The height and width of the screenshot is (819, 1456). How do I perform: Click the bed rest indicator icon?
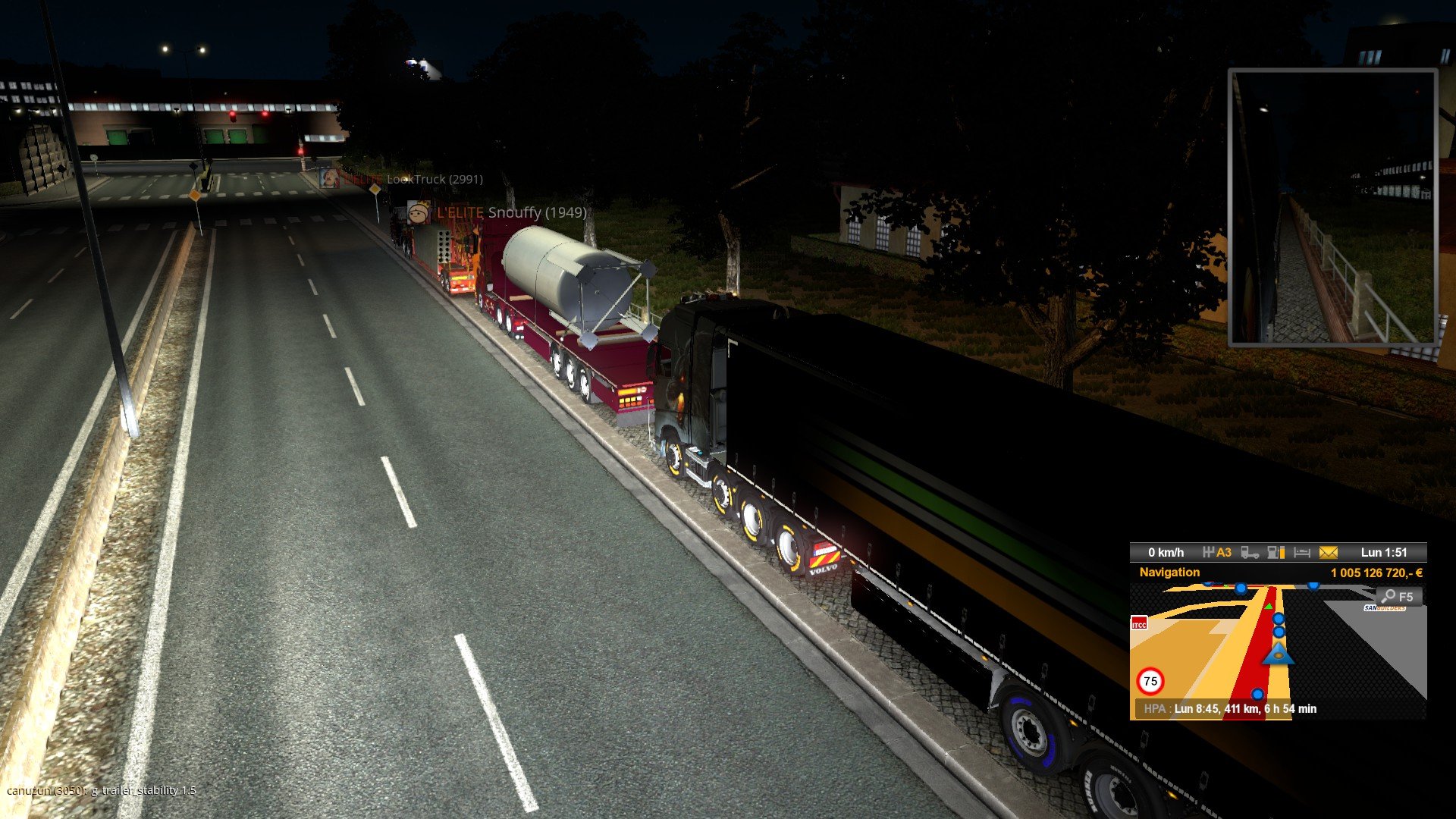[1301, 553]
